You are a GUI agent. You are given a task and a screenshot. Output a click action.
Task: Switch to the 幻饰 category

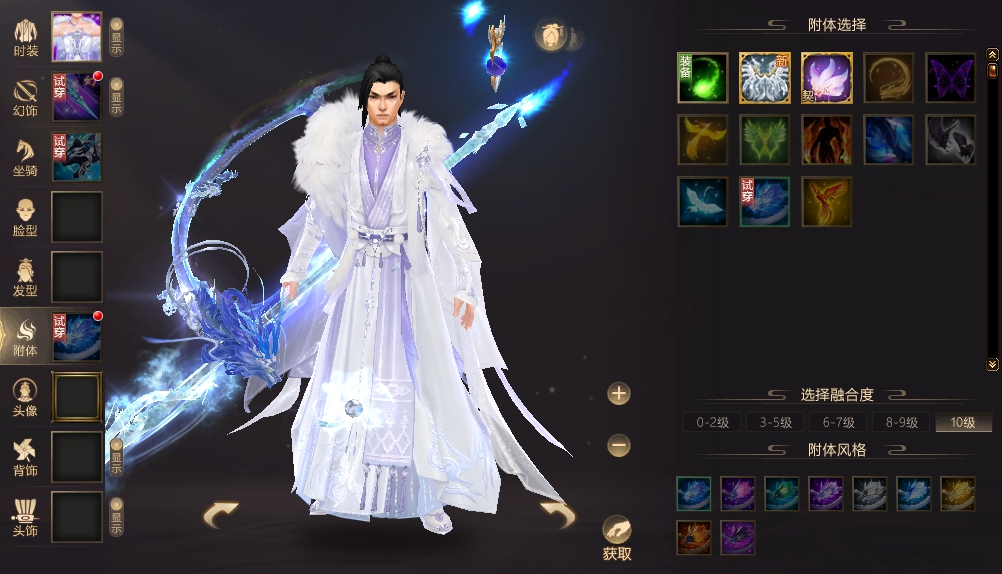(x=27, y=97)
